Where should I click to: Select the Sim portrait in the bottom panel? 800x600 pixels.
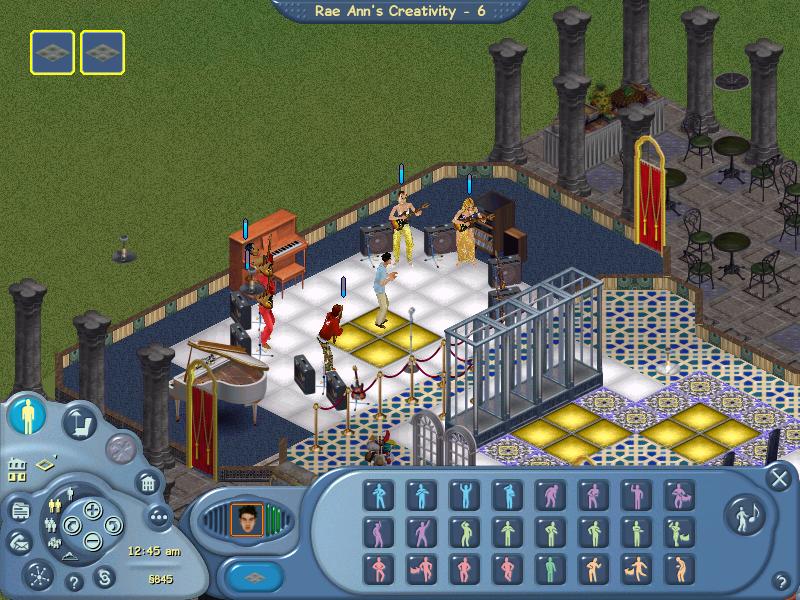[x=245, y=517]
